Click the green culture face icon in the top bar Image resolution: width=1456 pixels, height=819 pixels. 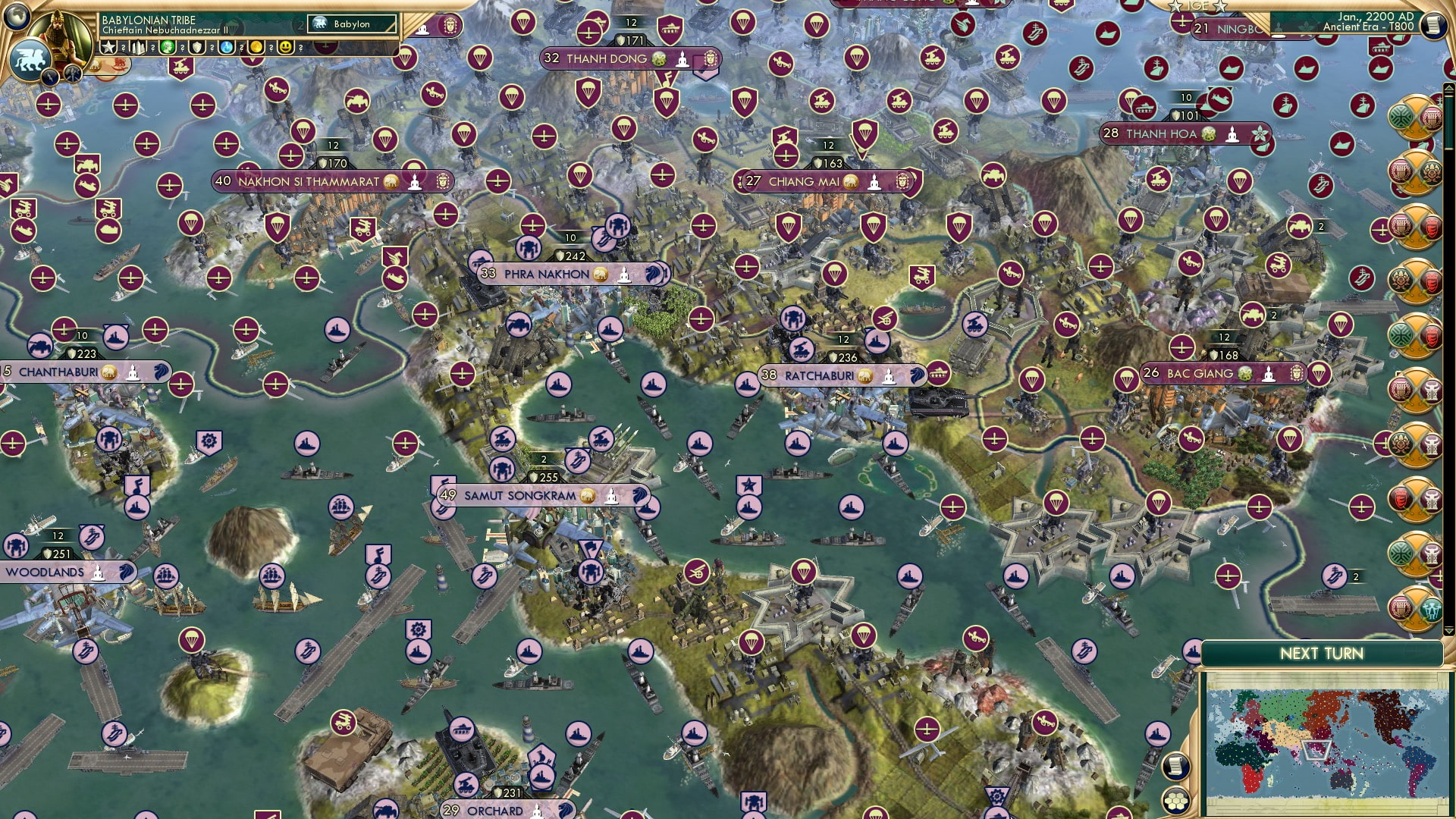(168, 47)
